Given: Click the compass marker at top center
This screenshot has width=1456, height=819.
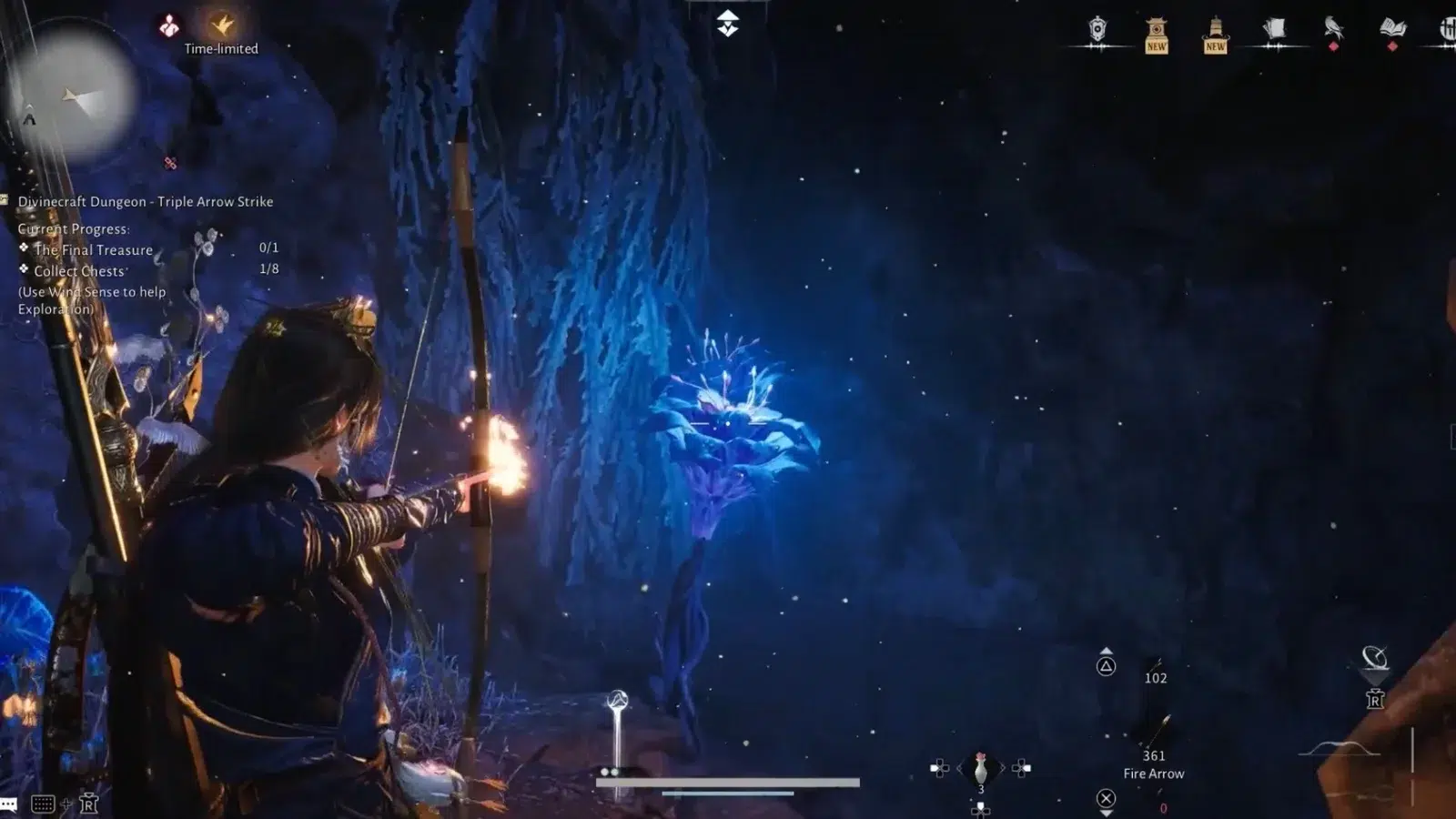Looking at the screenshot, I should point(727,24).
